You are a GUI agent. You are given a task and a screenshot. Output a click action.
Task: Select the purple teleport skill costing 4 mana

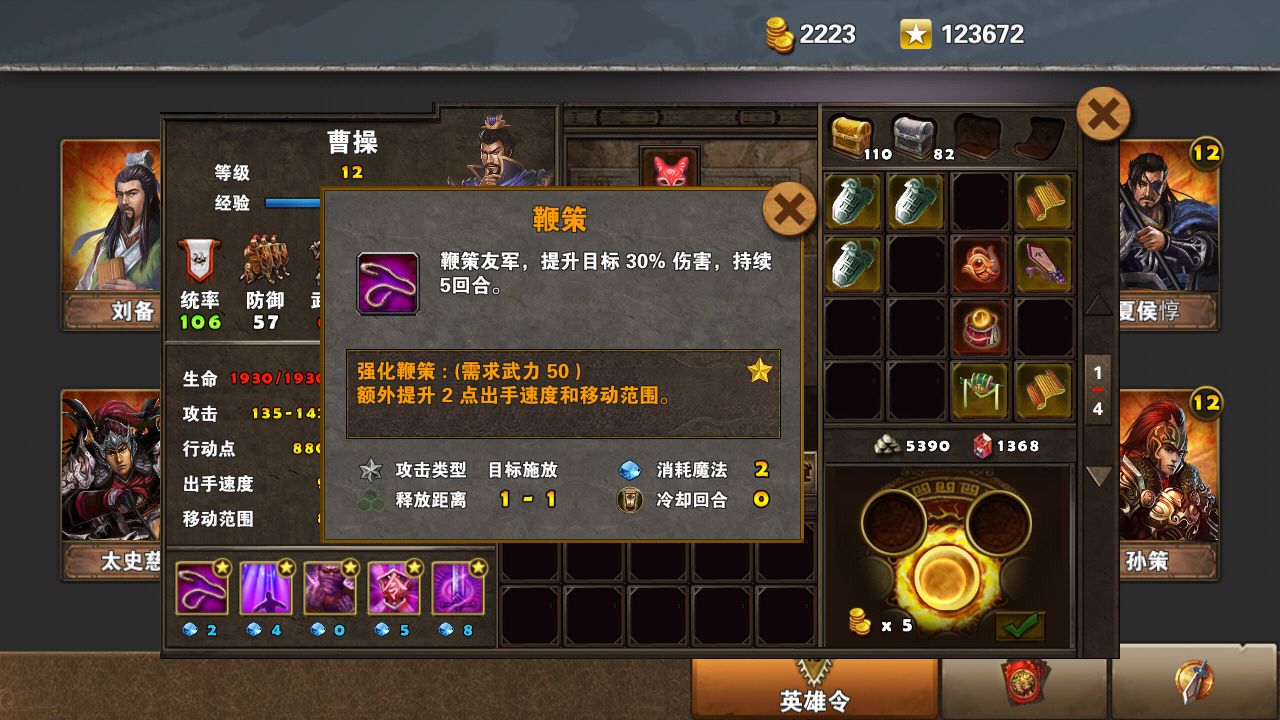266,588
